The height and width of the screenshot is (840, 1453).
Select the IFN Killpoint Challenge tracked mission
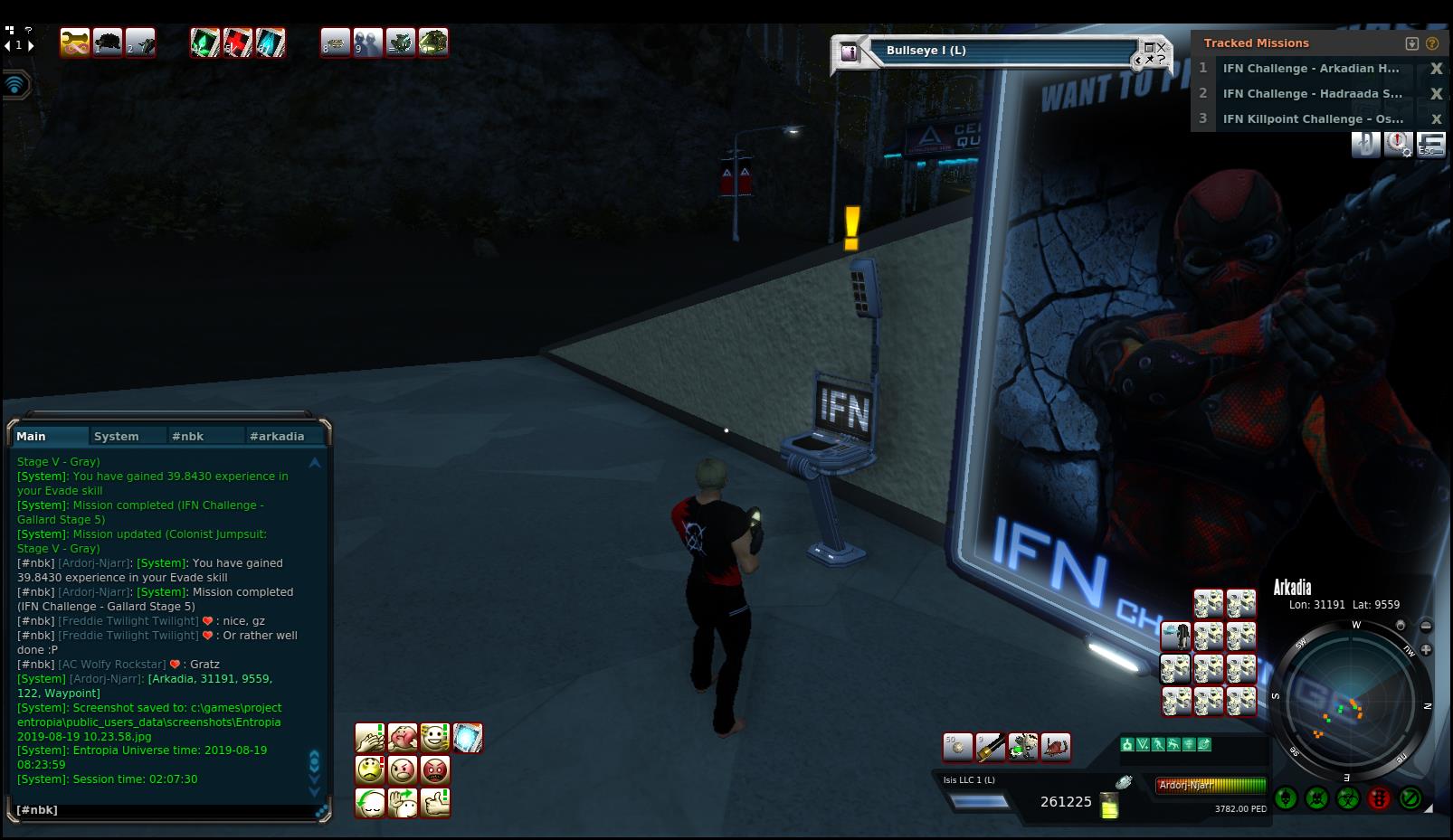coord(1313,119)
